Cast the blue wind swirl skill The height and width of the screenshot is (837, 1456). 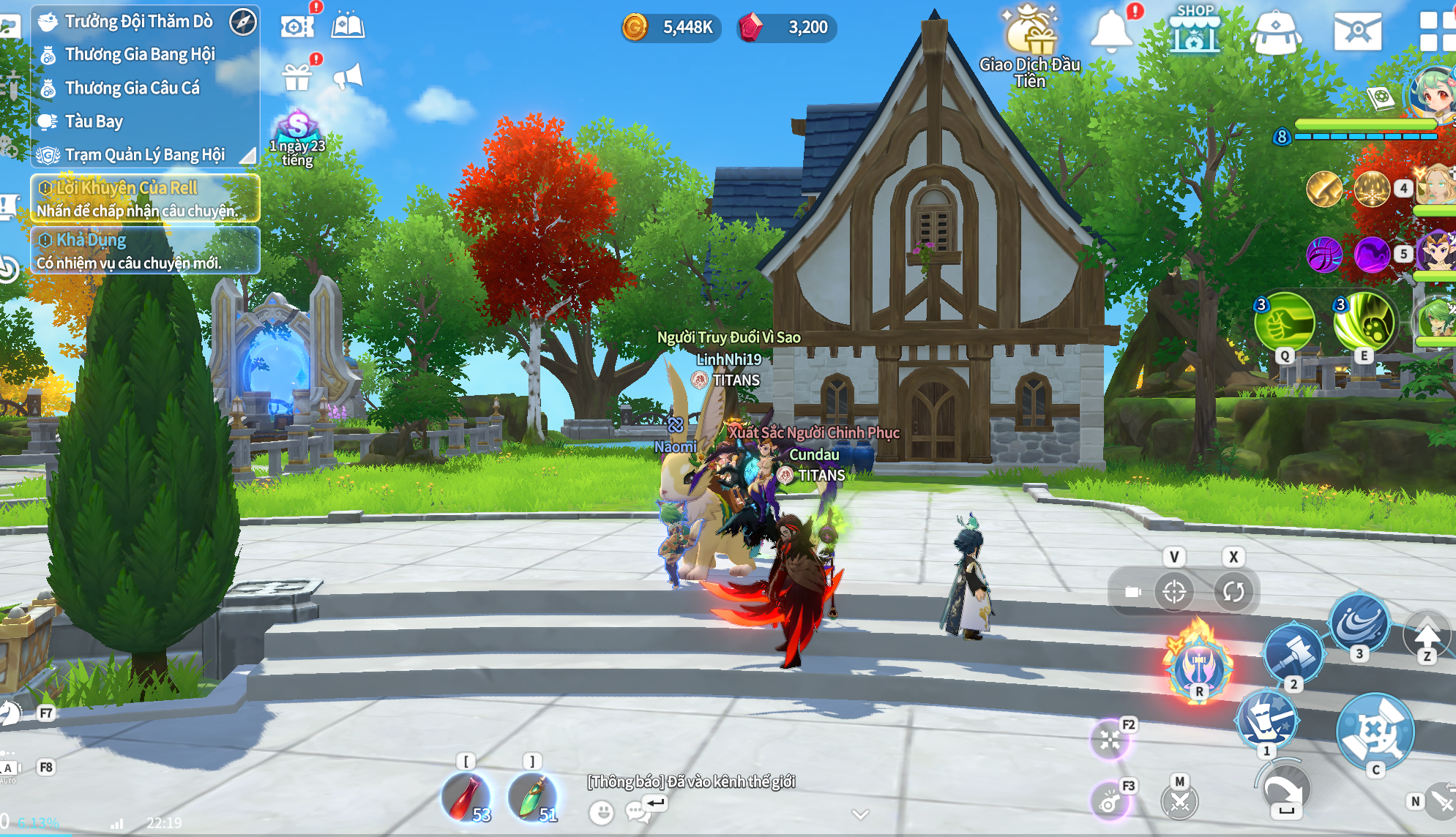point(1359,622)
